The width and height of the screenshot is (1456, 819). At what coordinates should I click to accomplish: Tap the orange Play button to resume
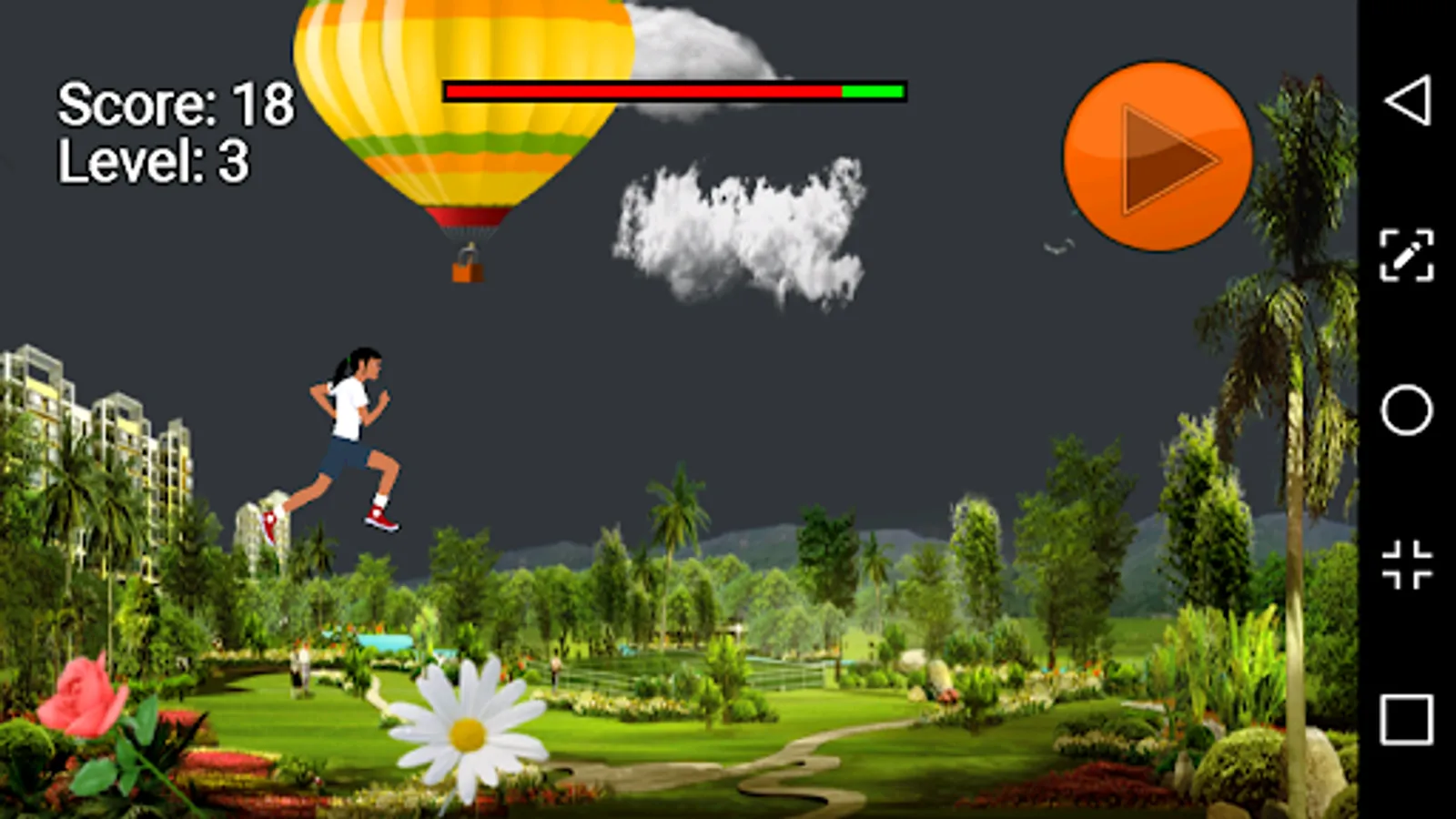(x=1158, y=155)
